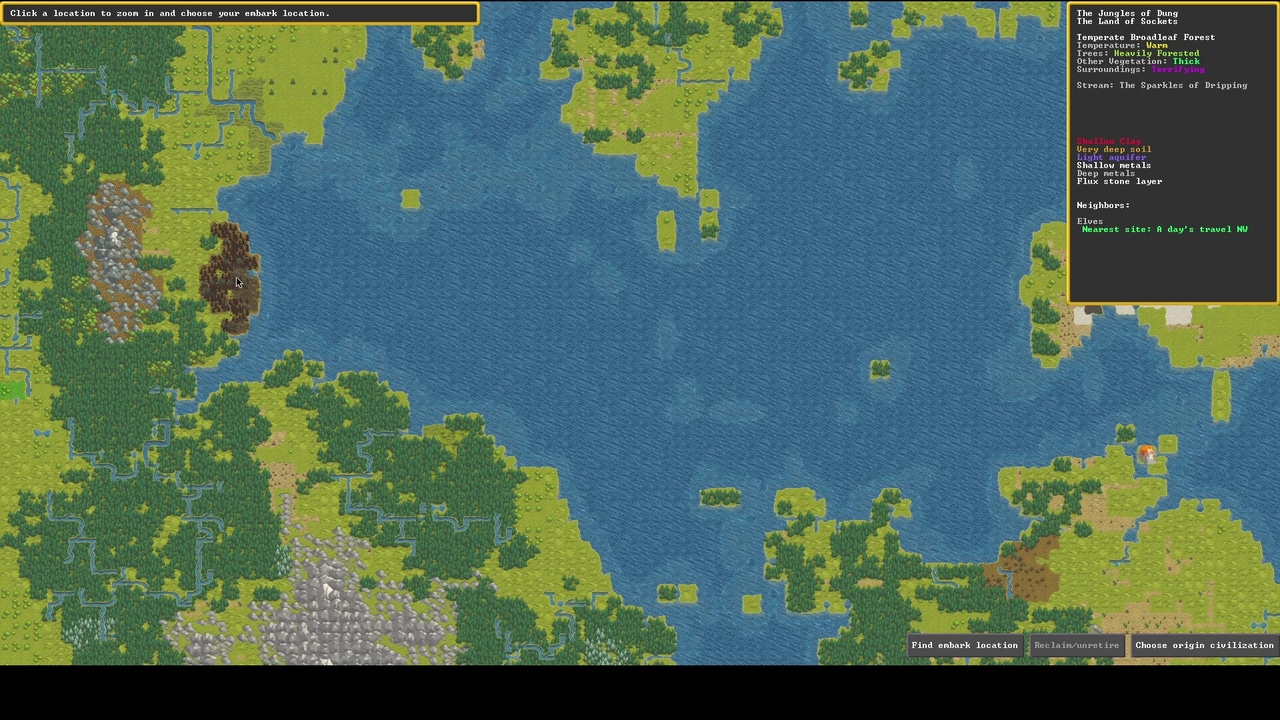The width and height of the screenshot is (1280, 720).
Task: Open Find embark location search
Action: [x=964, y=645]
